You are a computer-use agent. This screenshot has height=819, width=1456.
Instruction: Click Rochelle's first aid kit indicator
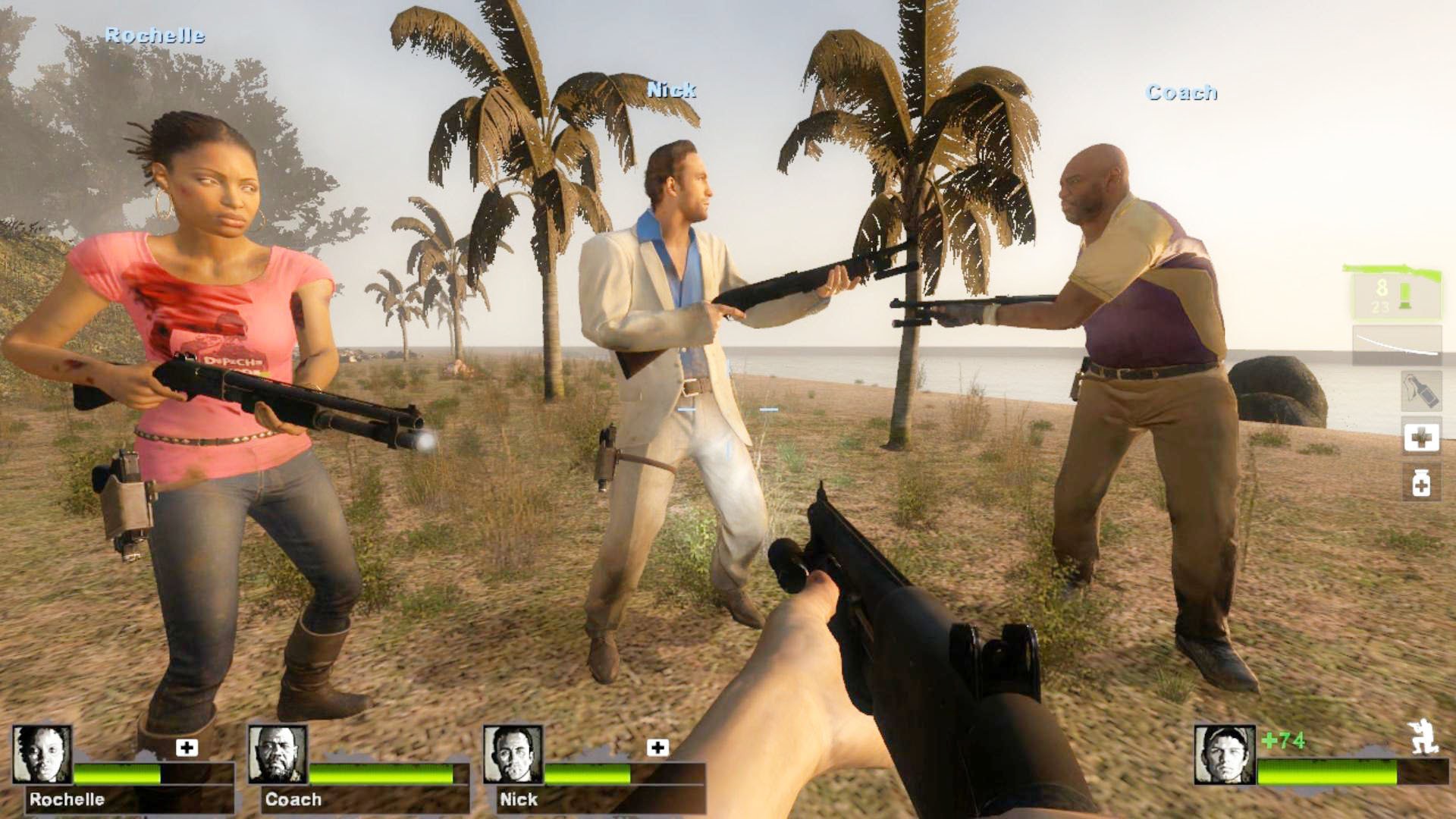(187, 748)
